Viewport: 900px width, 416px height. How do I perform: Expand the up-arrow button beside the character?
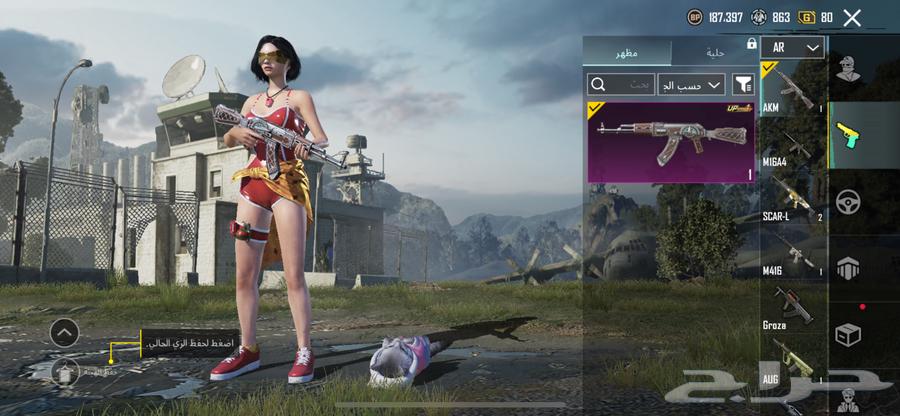(x=64, y=332)
